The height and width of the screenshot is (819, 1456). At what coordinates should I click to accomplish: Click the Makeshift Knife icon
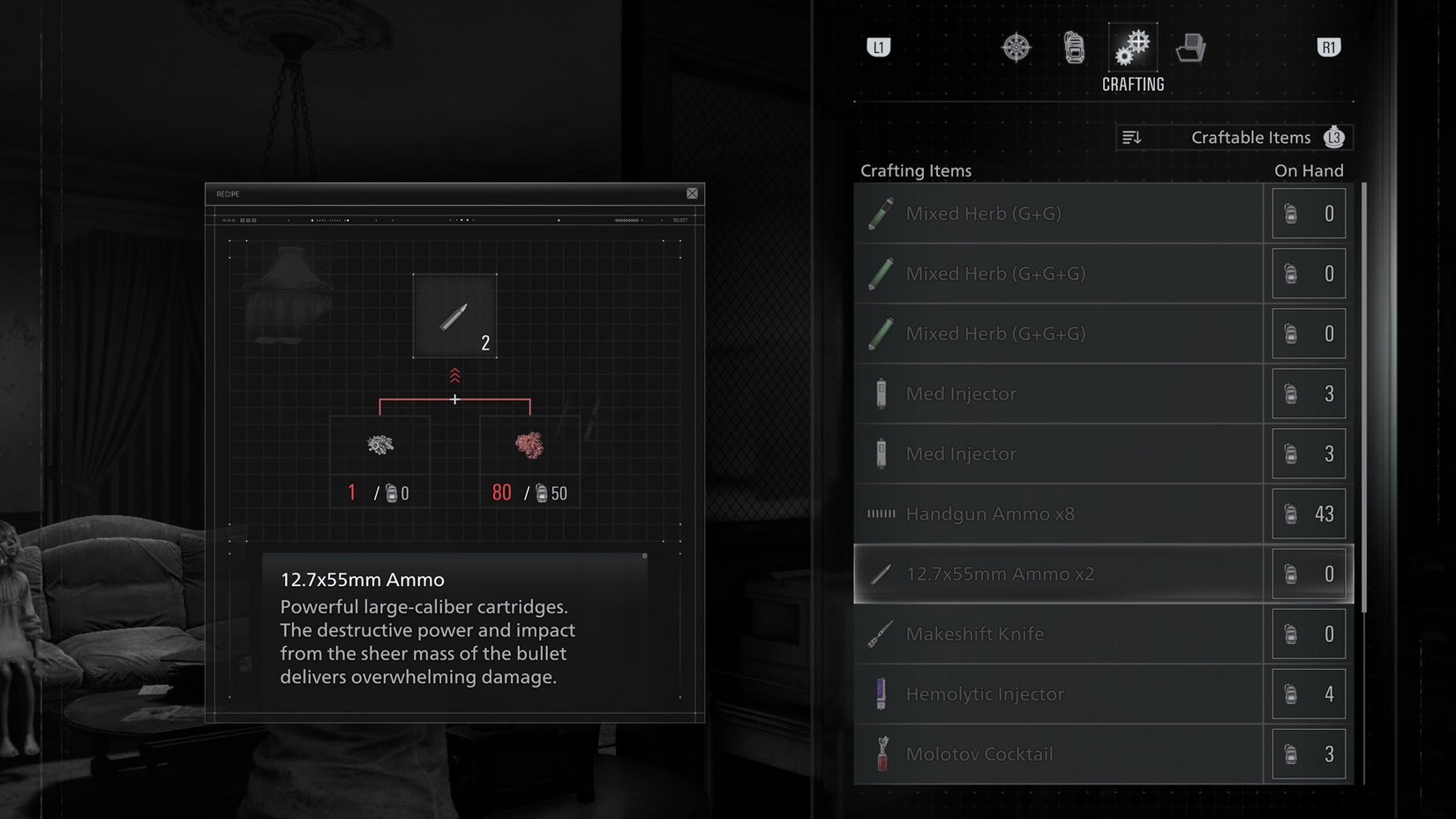coord(880,633)
